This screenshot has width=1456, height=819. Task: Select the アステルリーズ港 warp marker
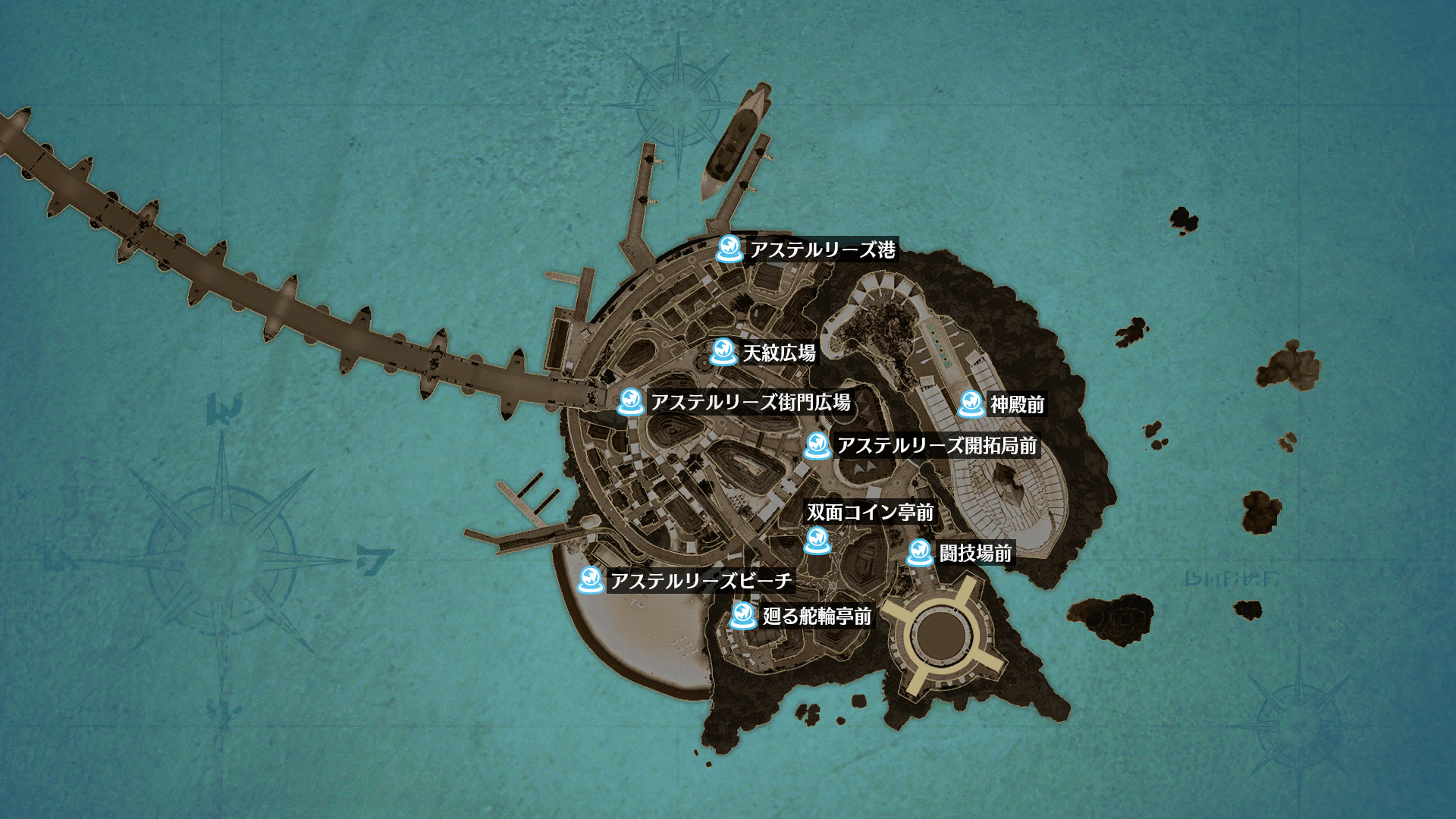point(730,249)
